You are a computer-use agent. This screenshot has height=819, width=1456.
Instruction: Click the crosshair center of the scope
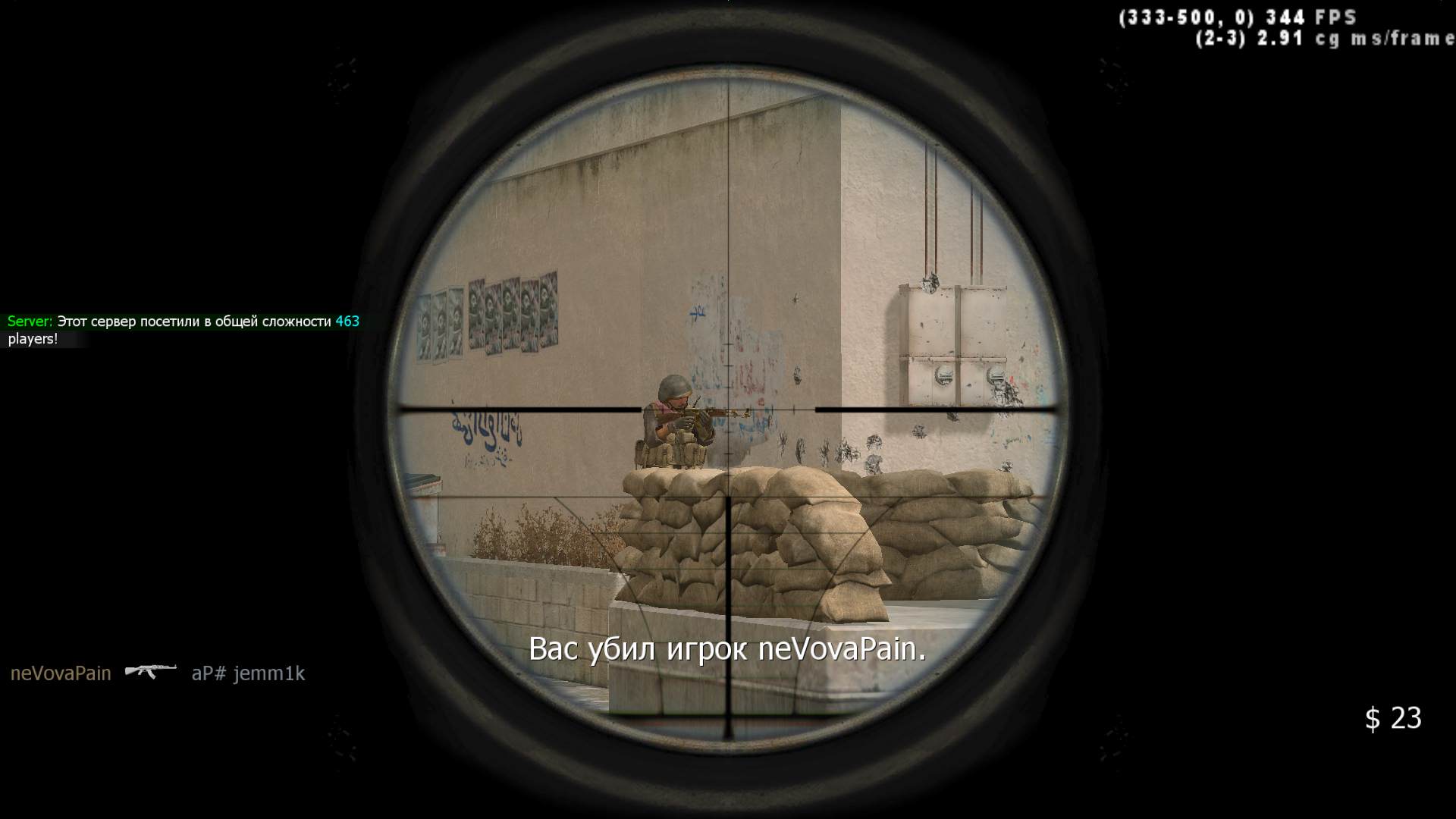tap(729, 409)
